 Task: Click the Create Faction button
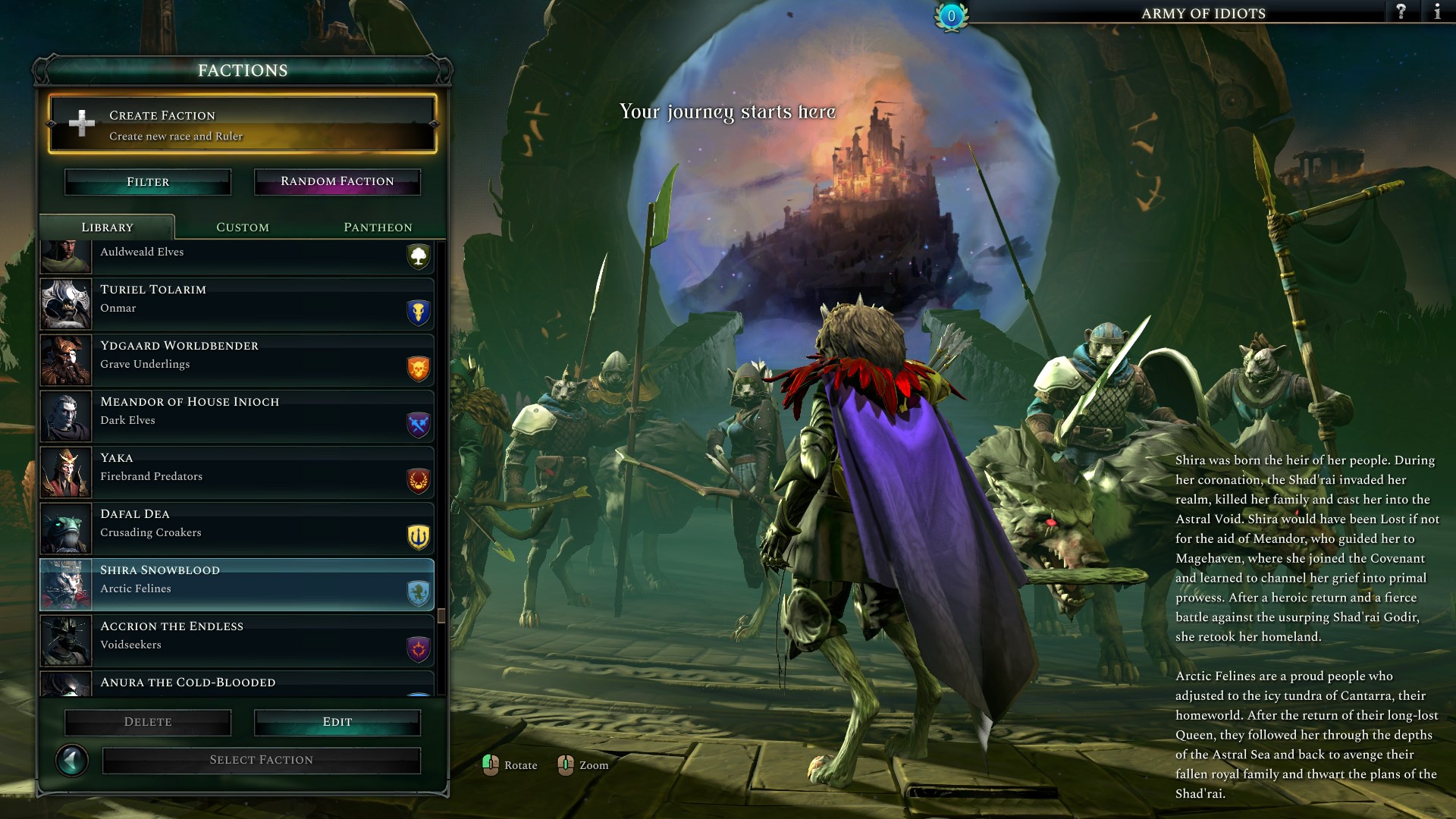[242, 124]
